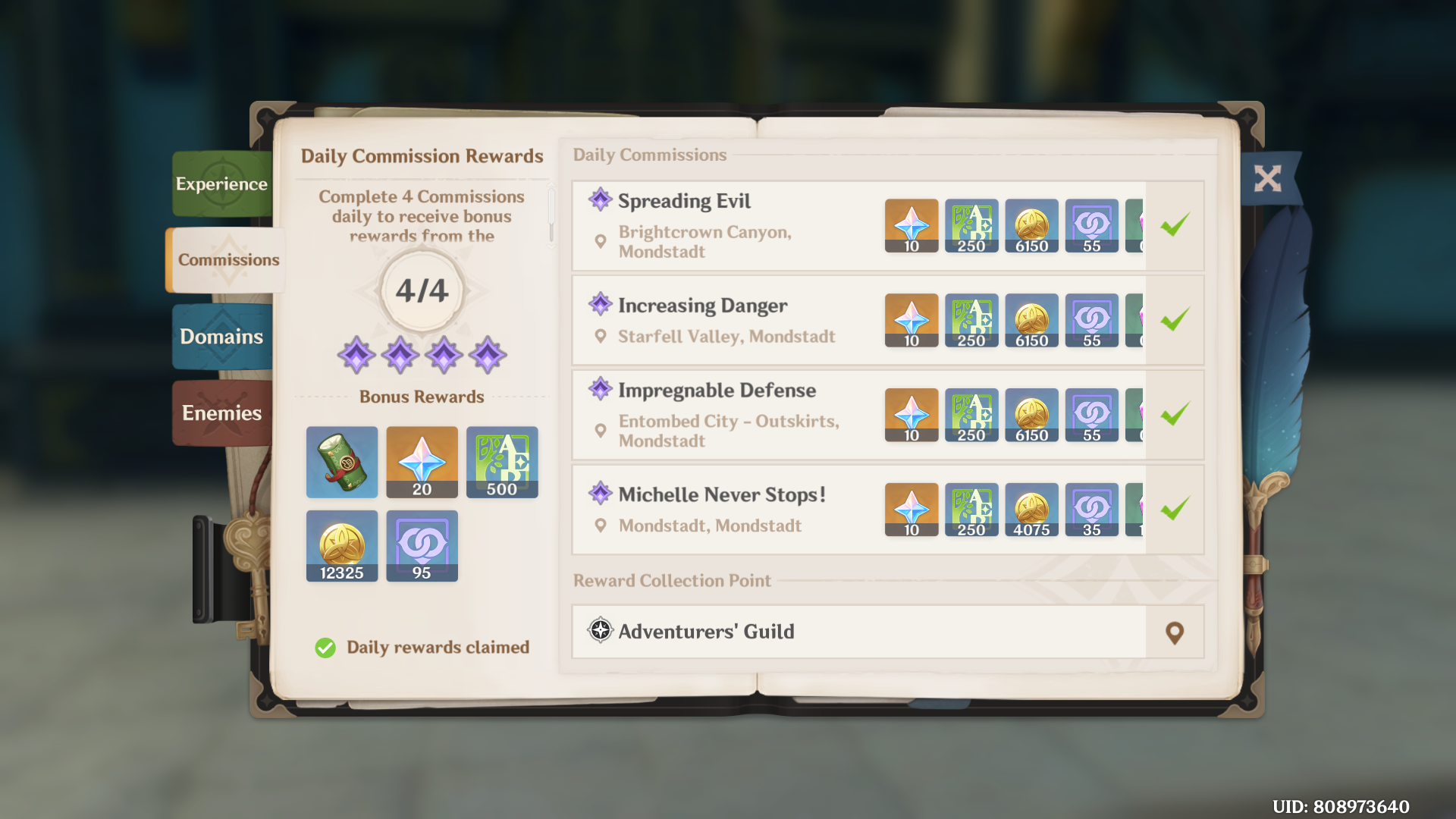Navigate to Adventurers' Guild collection point
The width and height of the screenshot is (1456, 819).
pos(1174,632)
